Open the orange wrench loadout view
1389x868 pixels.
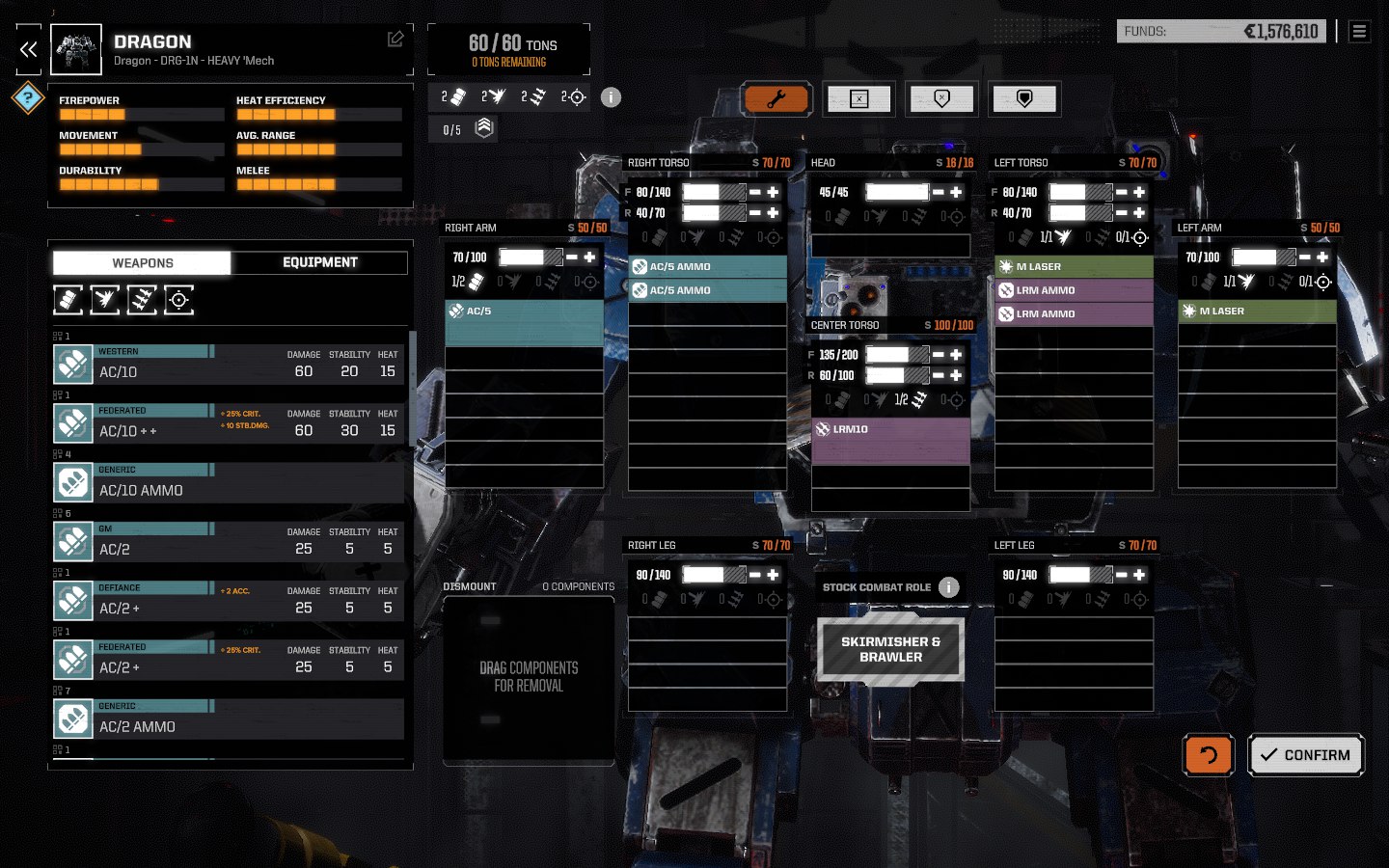coord(776,98)
